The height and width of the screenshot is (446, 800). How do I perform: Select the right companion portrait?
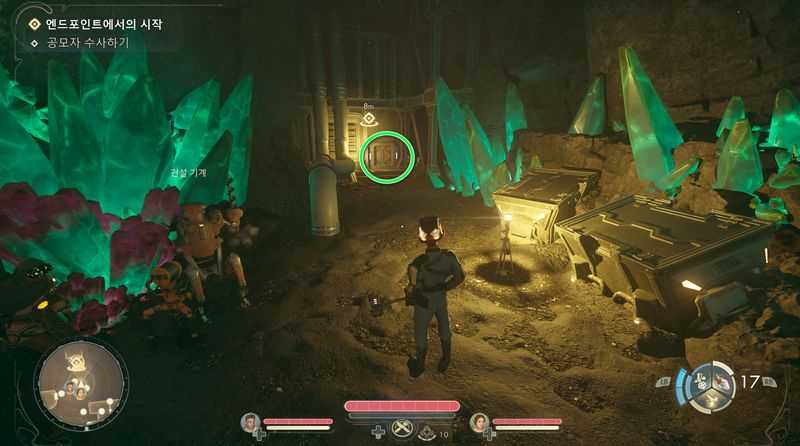[x=478, y=423]
